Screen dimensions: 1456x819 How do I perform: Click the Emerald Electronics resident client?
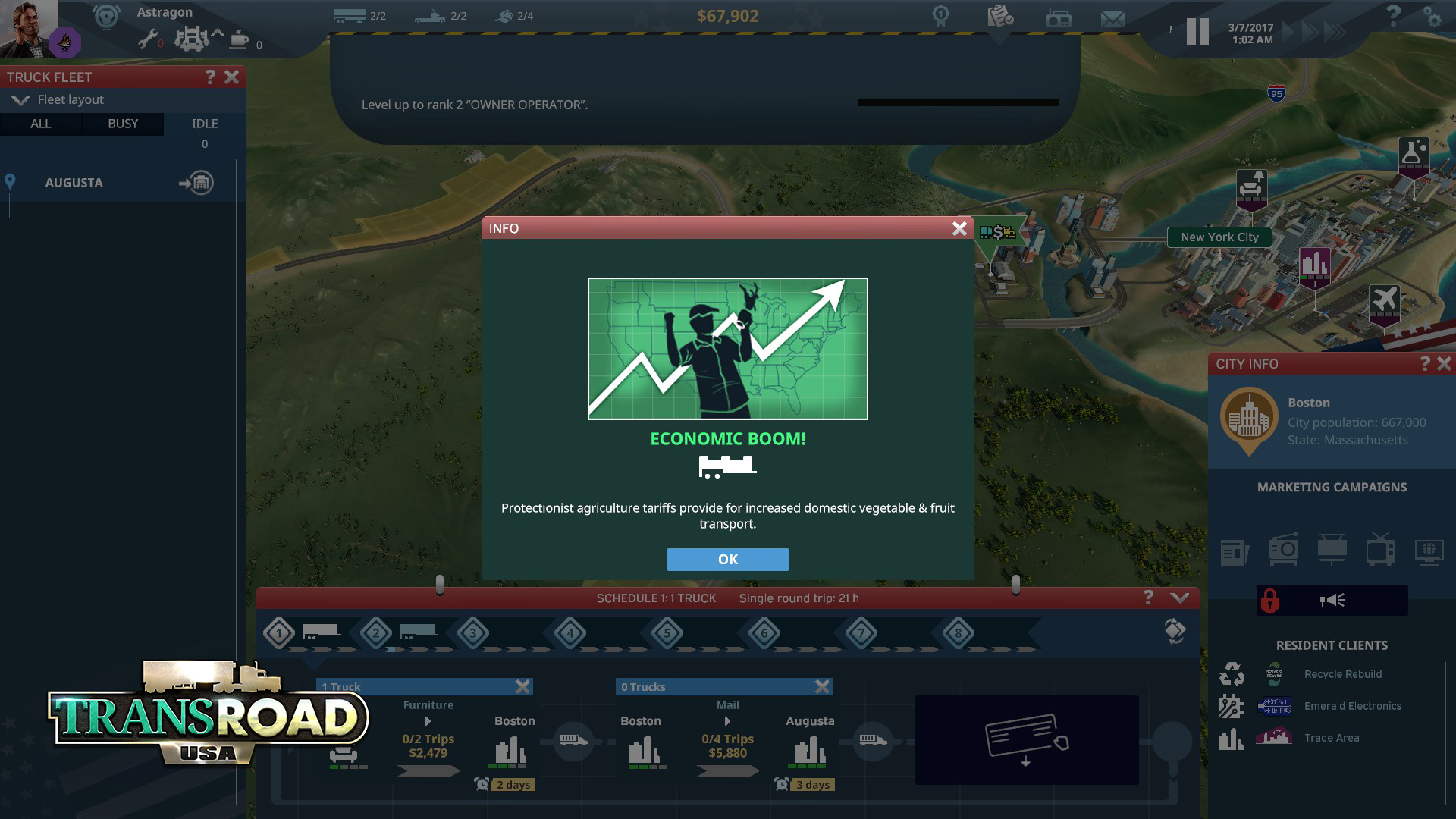tap(1352, 706)
